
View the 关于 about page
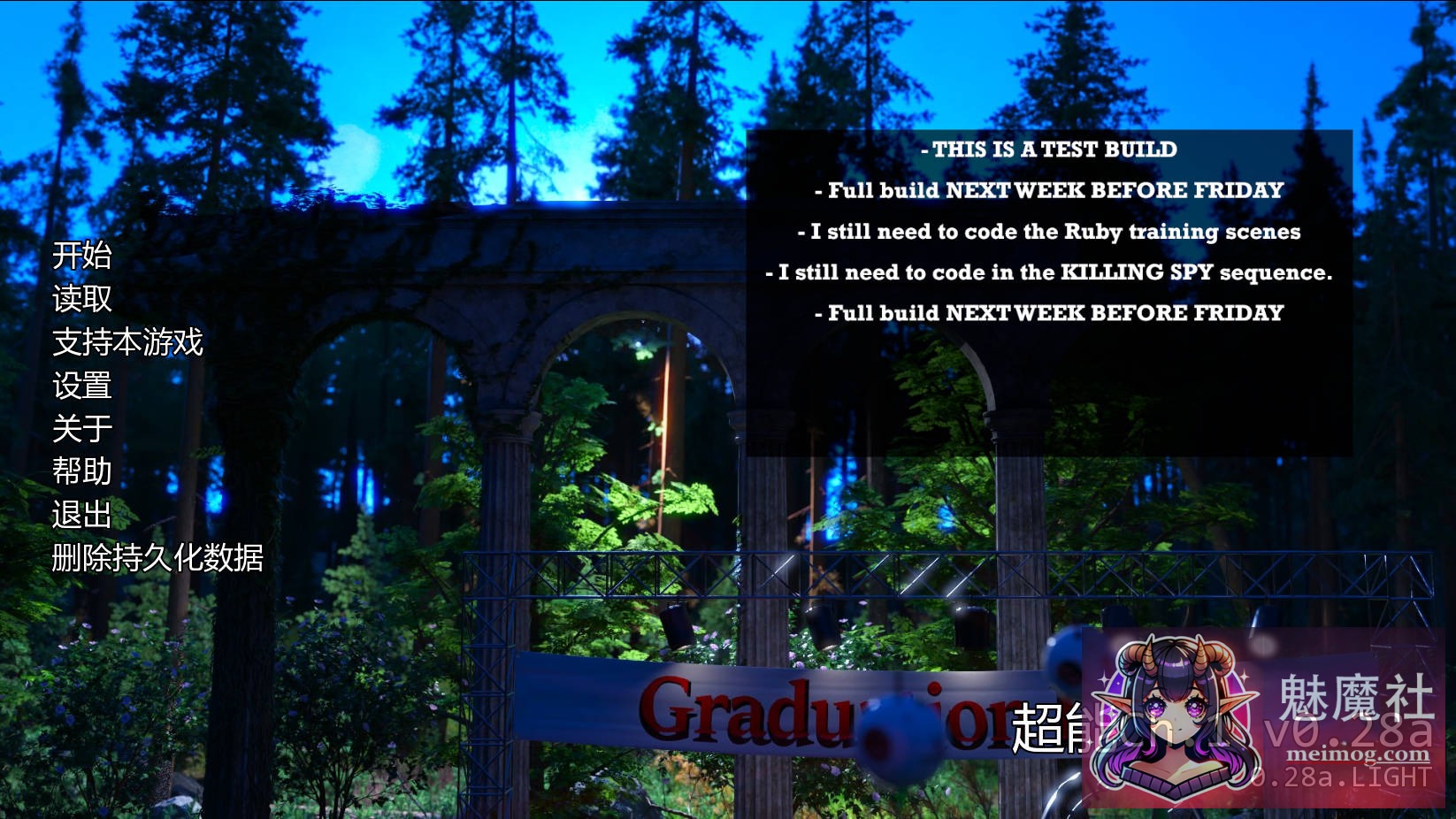(x=81, y=429)
